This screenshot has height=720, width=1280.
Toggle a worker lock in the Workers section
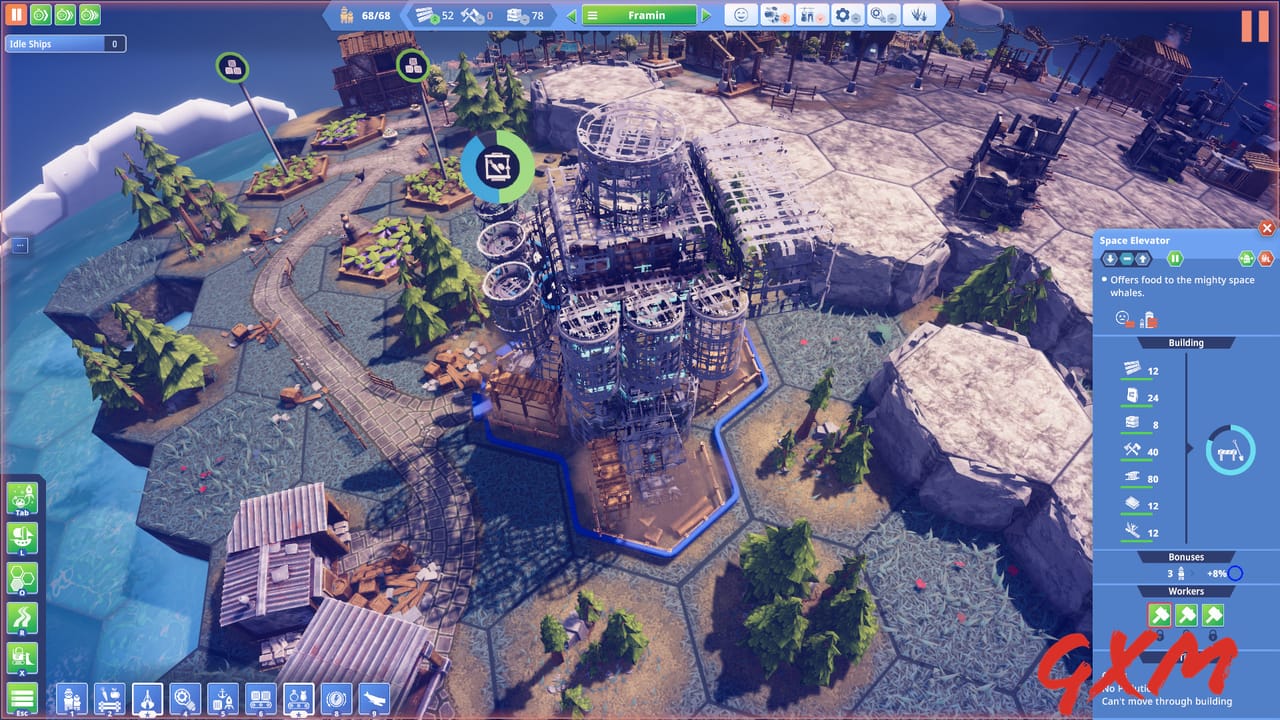(x=1213, y=636)
